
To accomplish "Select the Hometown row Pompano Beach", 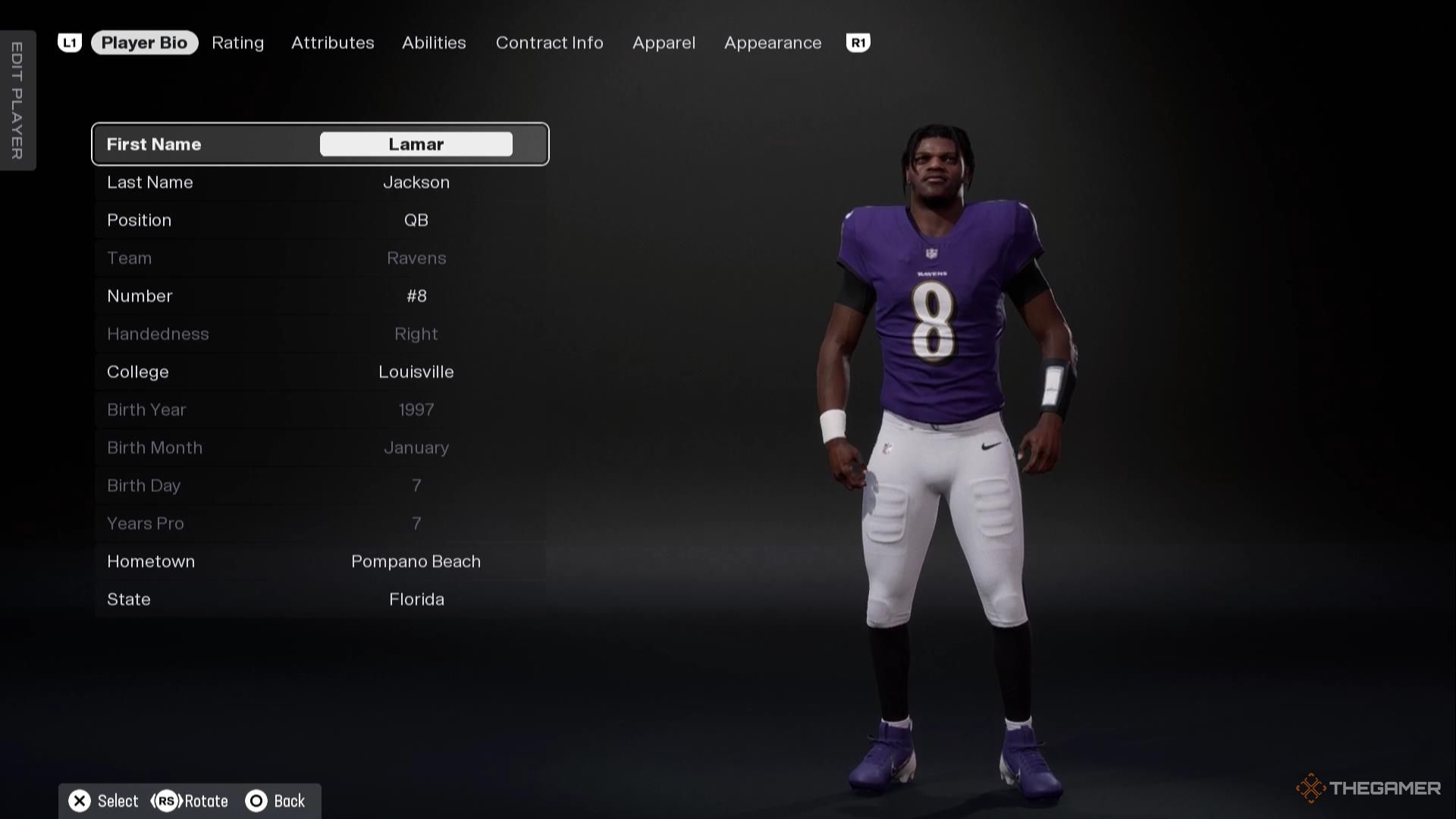I will pos(320,561).
